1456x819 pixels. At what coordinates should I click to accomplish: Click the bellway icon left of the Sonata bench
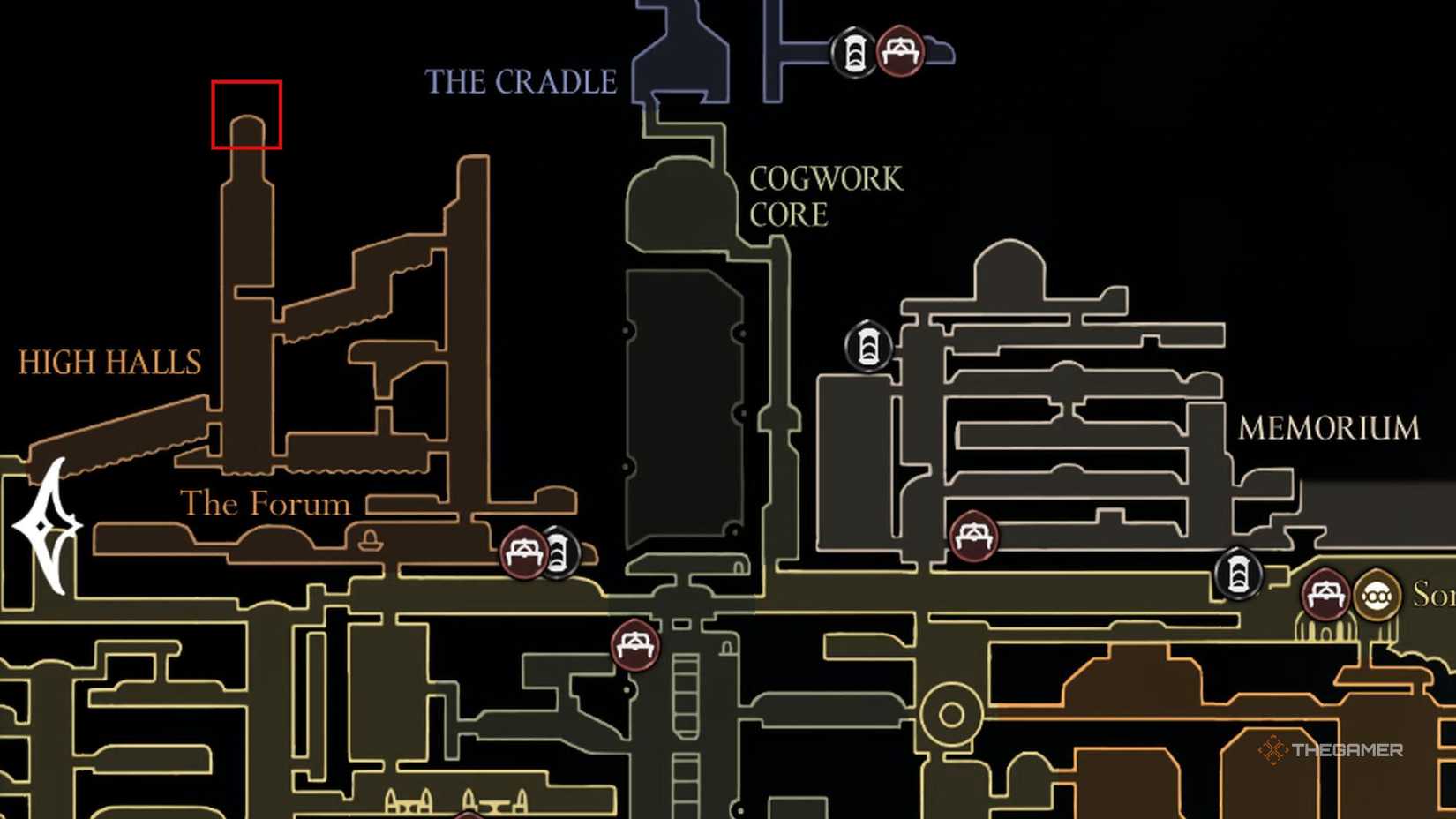(1238, 575)
